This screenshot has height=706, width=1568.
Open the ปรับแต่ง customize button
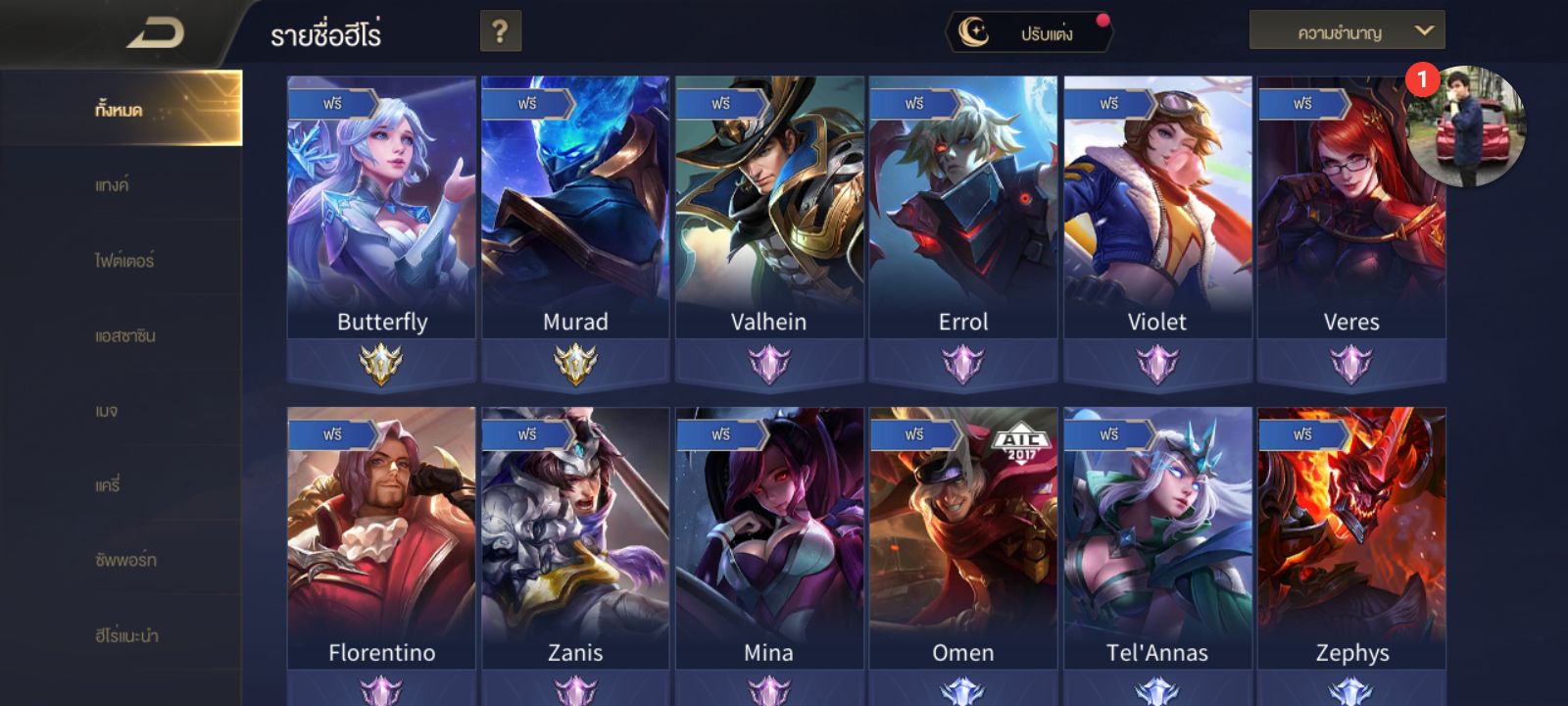pos(1029,33)
